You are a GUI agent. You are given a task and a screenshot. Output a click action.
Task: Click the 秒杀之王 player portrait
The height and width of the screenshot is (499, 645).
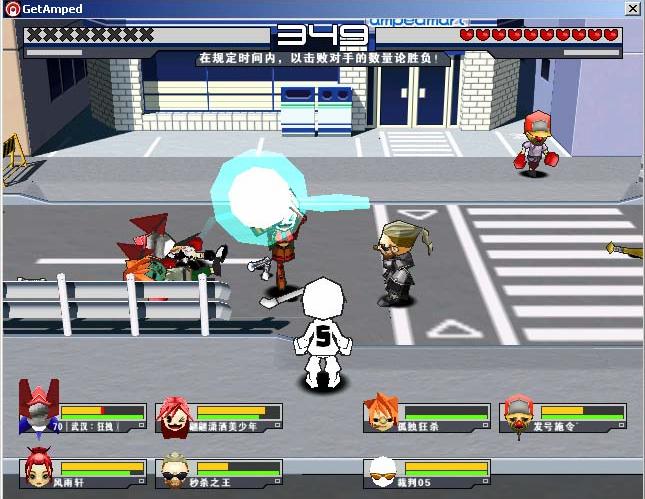173,469
